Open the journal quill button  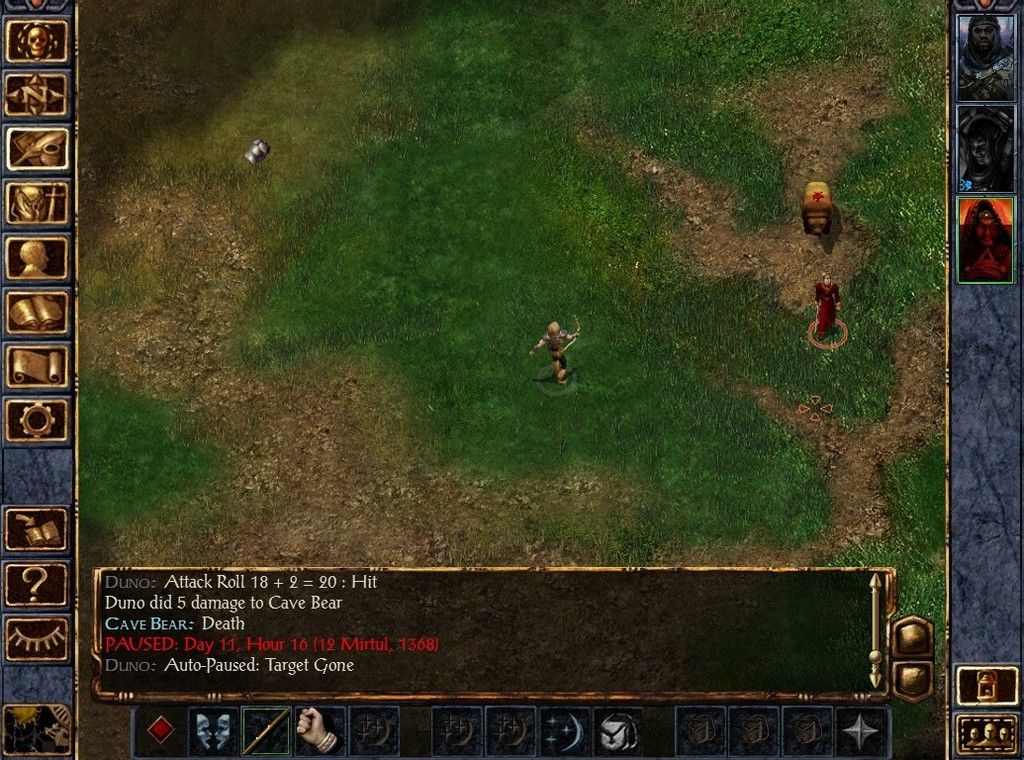click(x=37, y=149)
